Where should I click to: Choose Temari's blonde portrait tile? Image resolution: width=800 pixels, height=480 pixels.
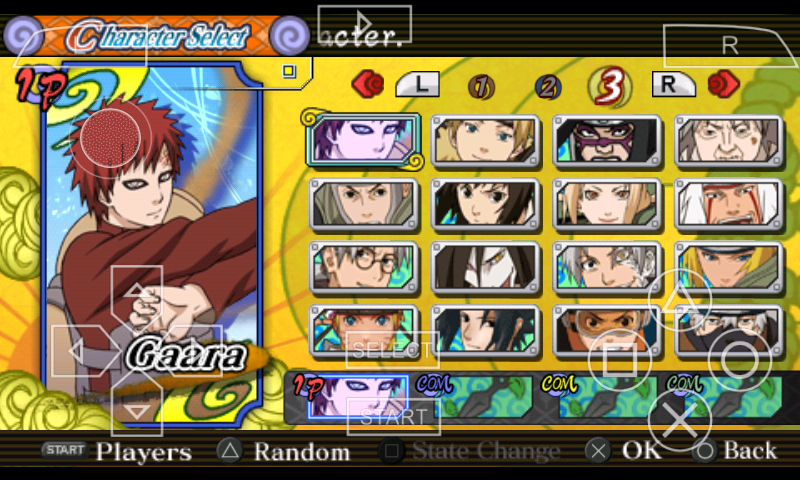485,140
